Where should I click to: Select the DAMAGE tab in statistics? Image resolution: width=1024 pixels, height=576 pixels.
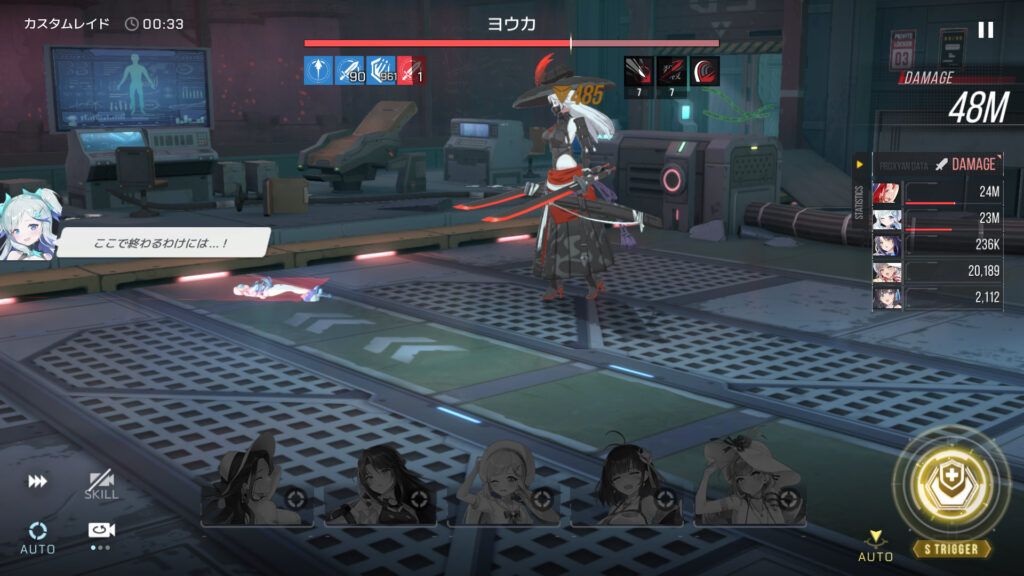pyautogui.click(x=965, y=164)
